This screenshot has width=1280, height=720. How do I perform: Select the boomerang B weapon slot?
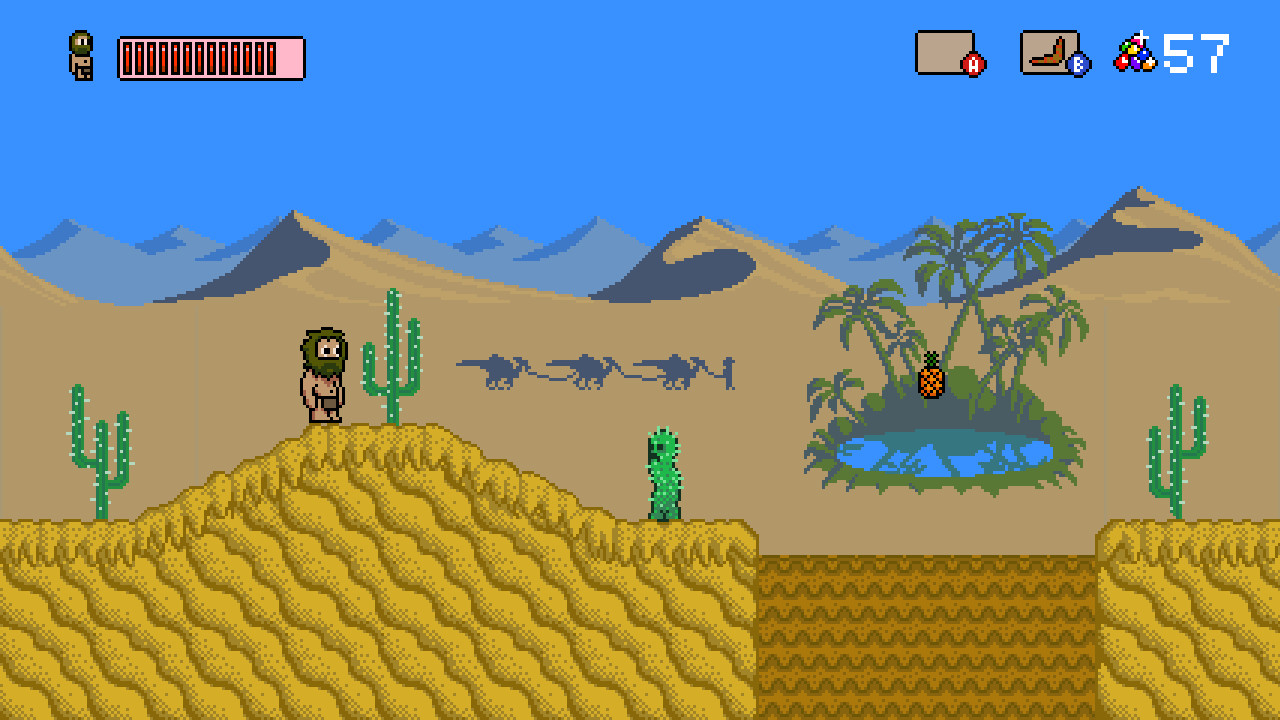pos(1049,53)
